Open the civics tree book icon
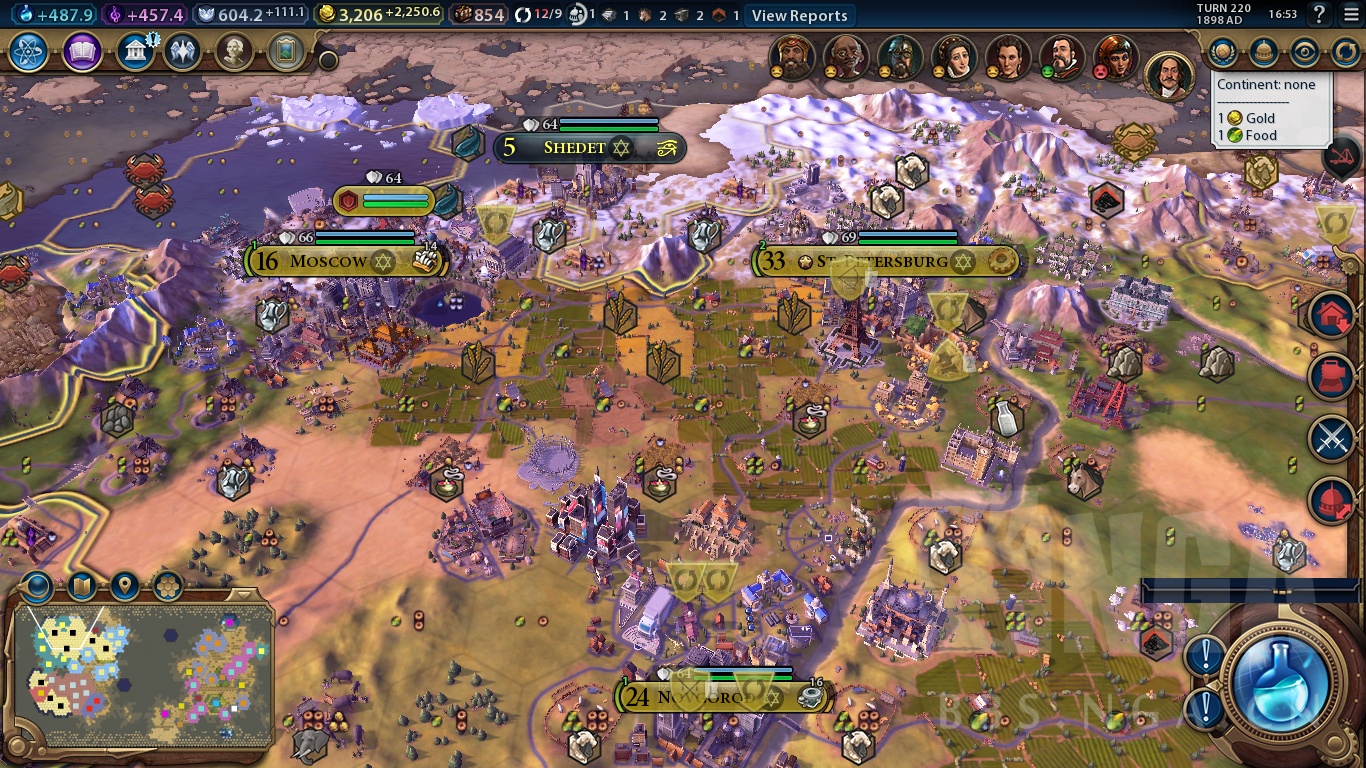 pyautogui.click(x=82, y=52)
